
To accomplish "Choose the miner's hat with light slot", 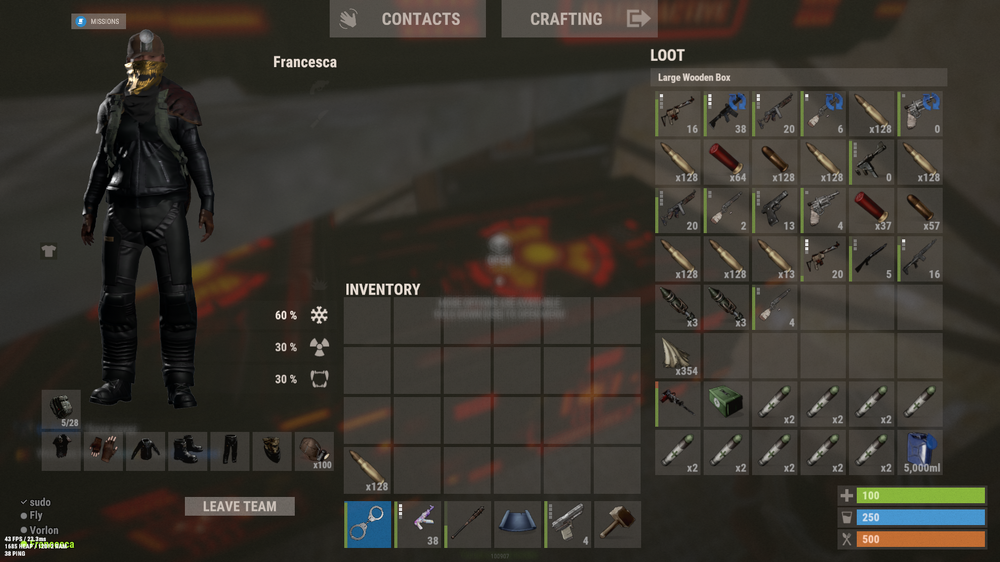I will 314,451.
